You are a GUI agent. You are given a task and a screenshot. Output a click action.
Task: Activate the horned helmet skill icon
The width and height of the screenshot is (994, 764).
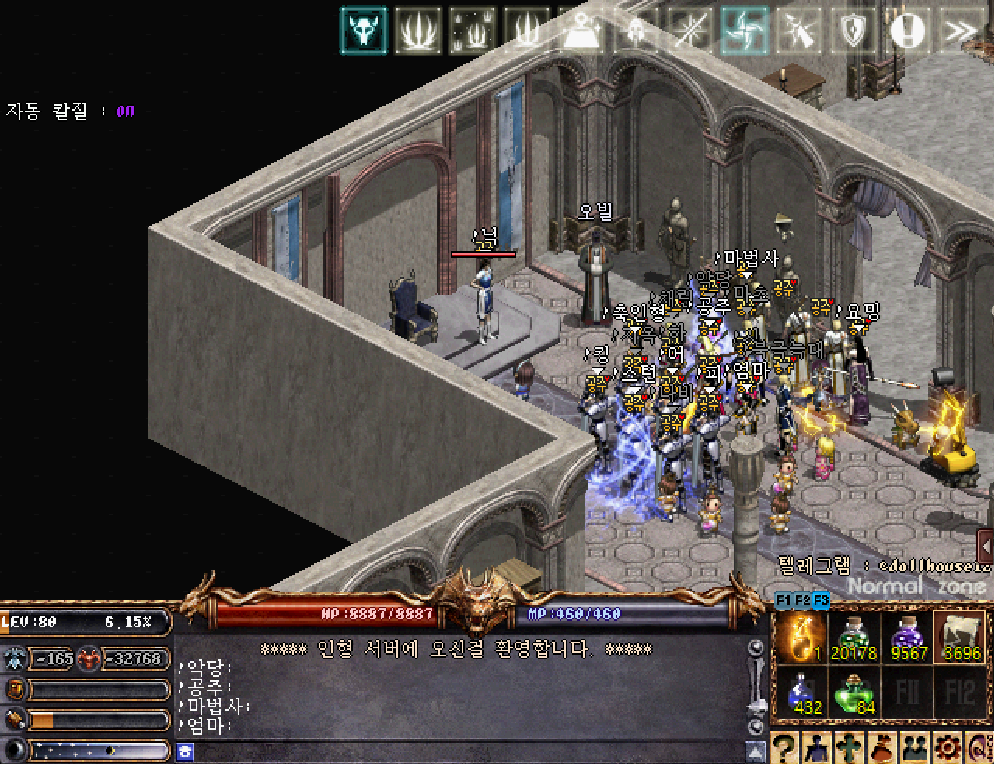point(365,30)
